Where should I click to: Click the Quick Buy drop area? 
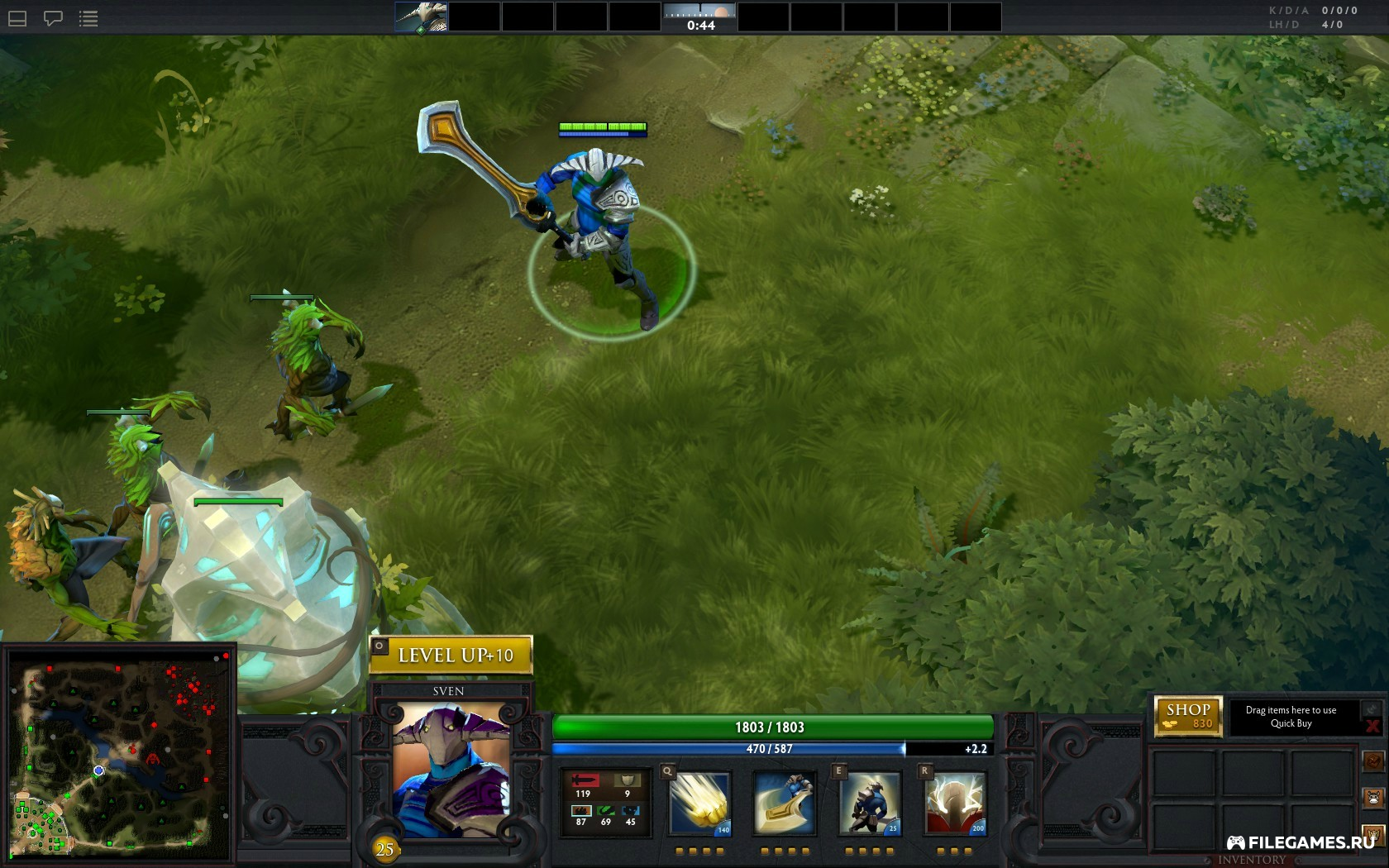coord(1291,717)
